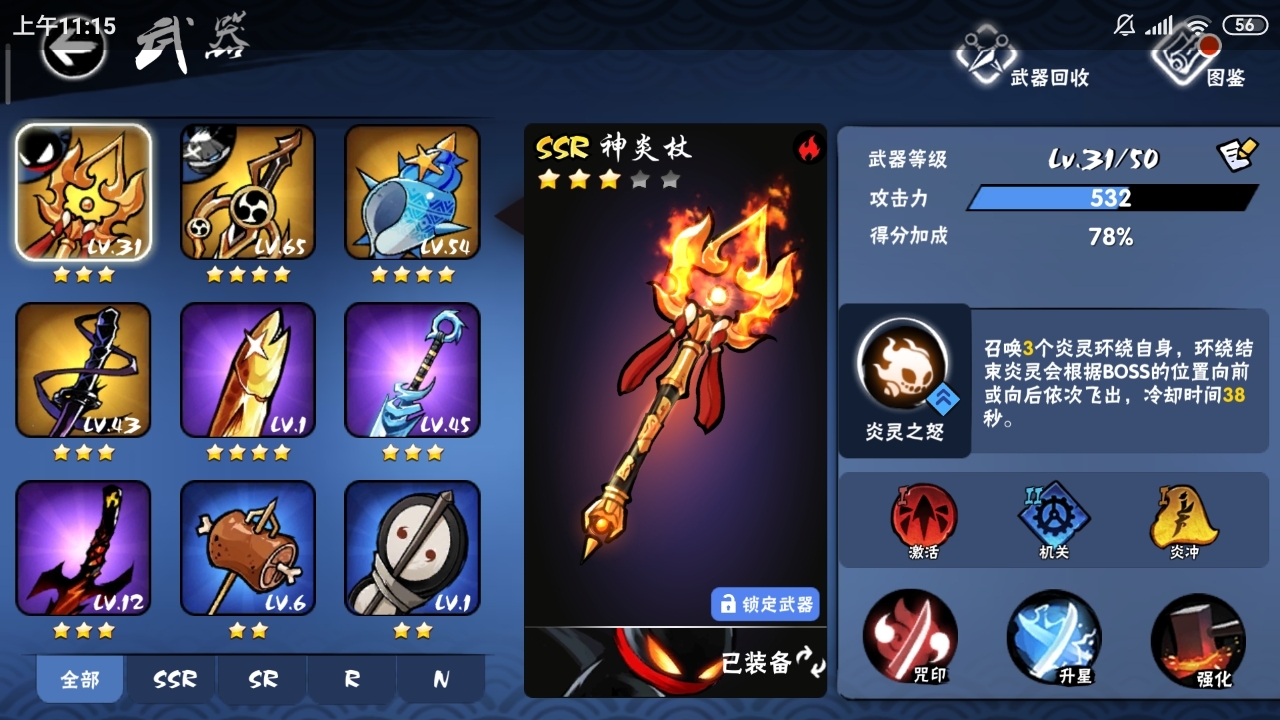The height and width of the screenshot is (720, 1280).
Task: Select the 强化 weapon enhancement icon
Action: click(x=1197, y=638)
